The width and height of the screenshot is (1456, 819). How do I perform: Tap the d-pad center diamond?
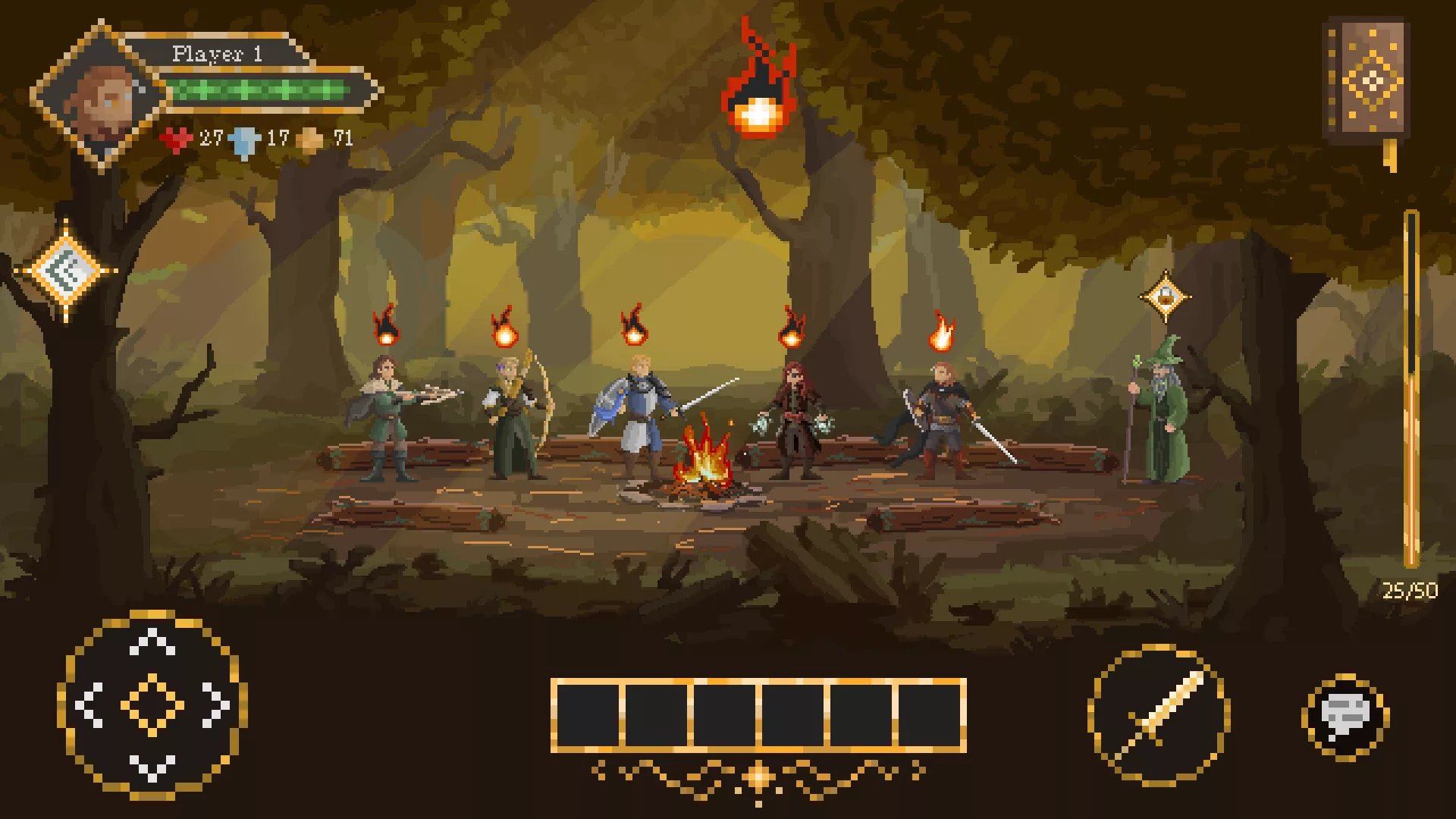click(x=152, y=705)
